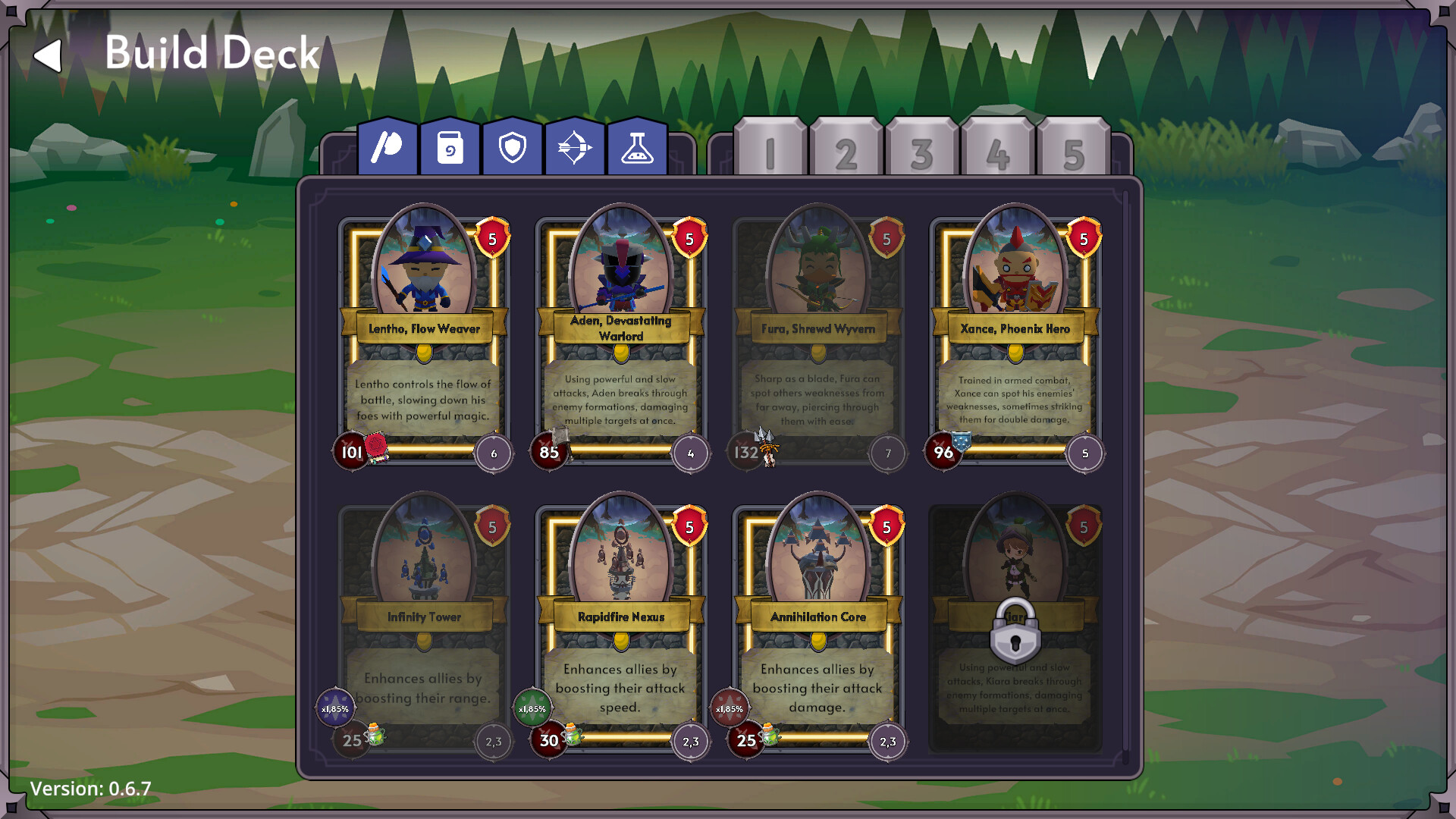The height and width of the screenshot is (819, 1456).
Task: Toggle Annihilation Core selection
Action: [817, 576]
